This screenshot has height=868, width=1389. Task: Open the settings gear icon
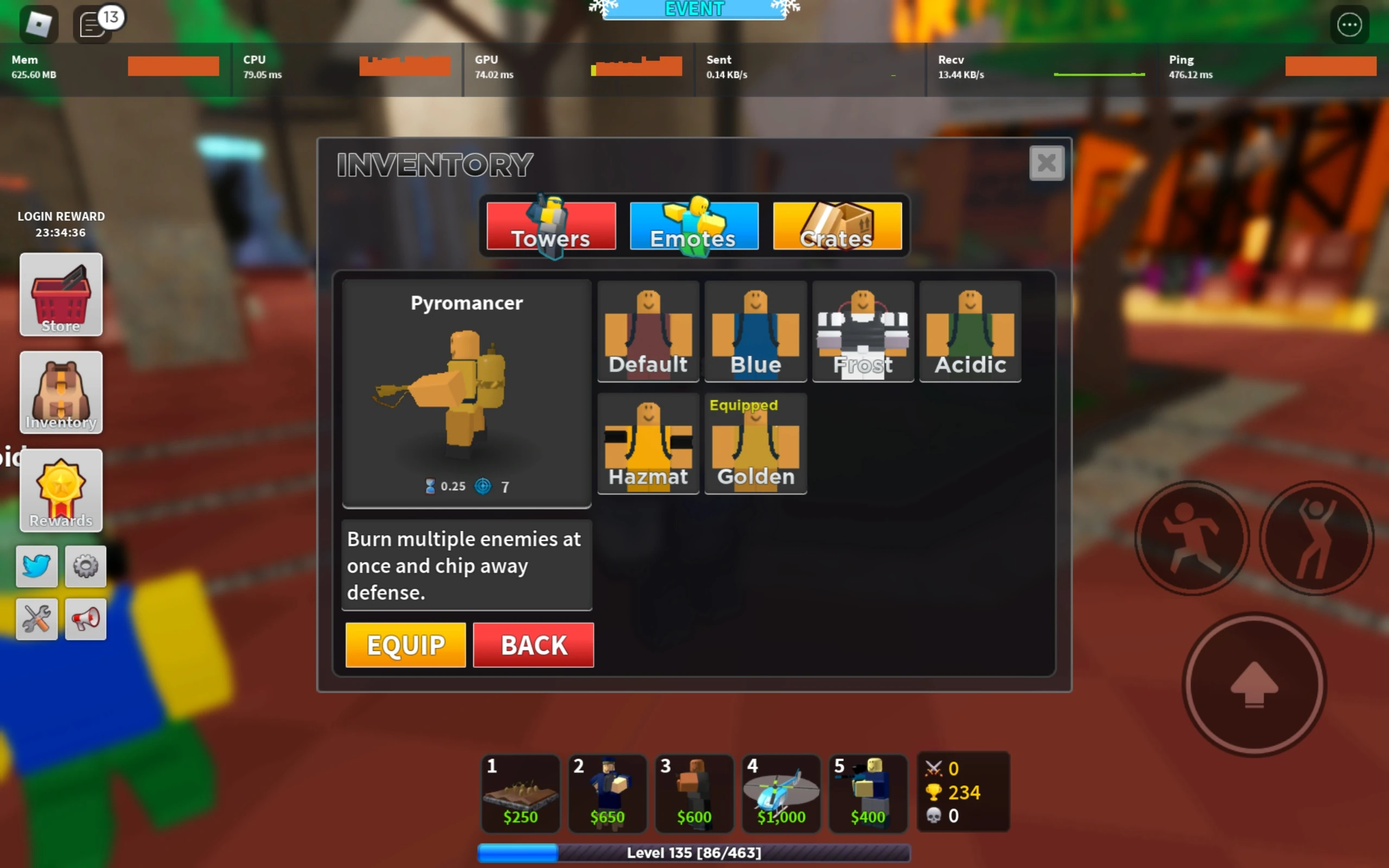point(85,566)
